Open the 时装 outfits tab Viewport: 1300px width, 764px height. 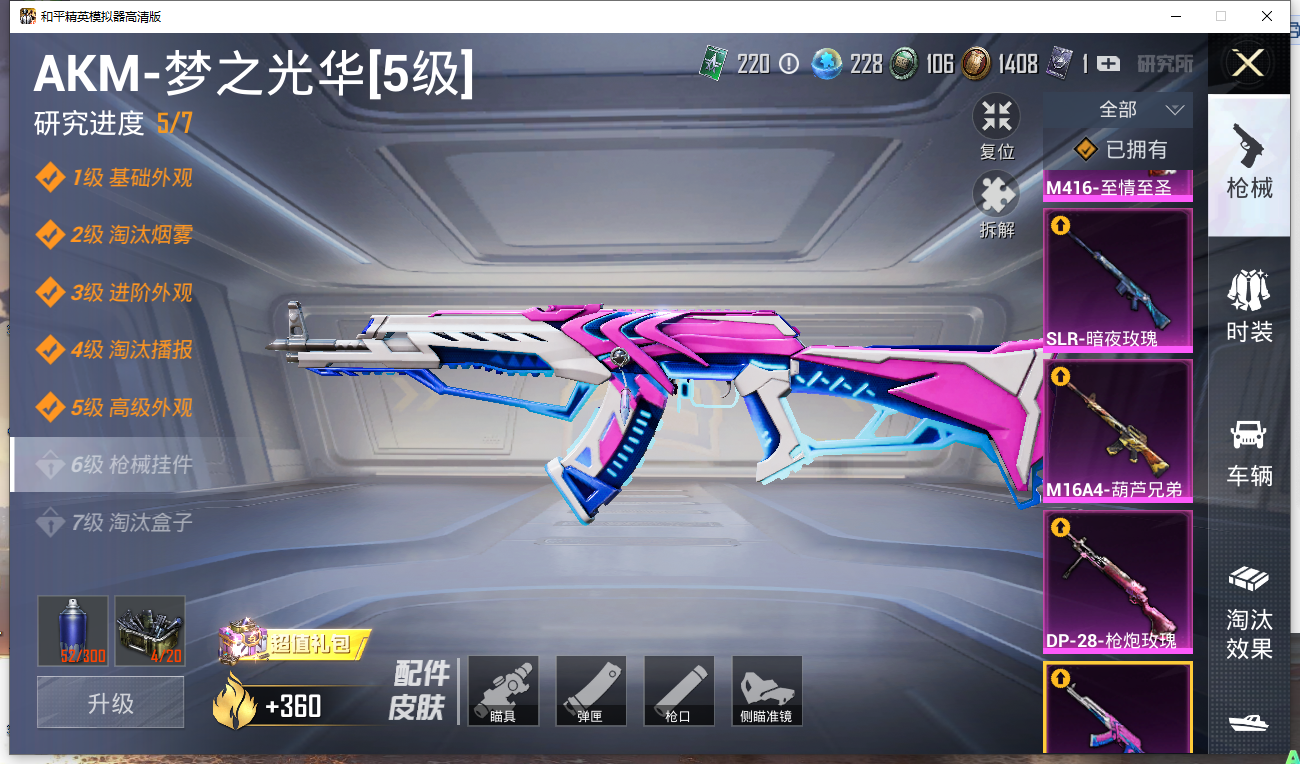[1249, 306]
